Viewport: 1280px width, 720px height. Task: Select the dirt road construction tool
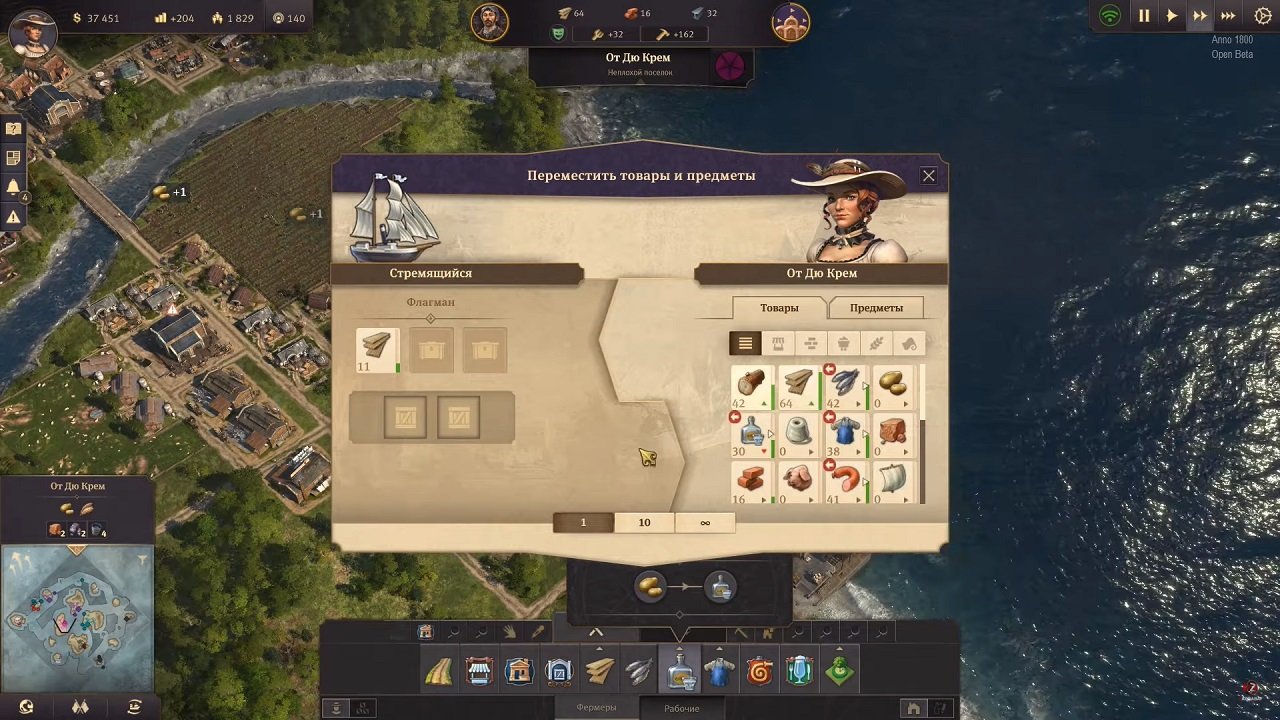tap(438, 670)
